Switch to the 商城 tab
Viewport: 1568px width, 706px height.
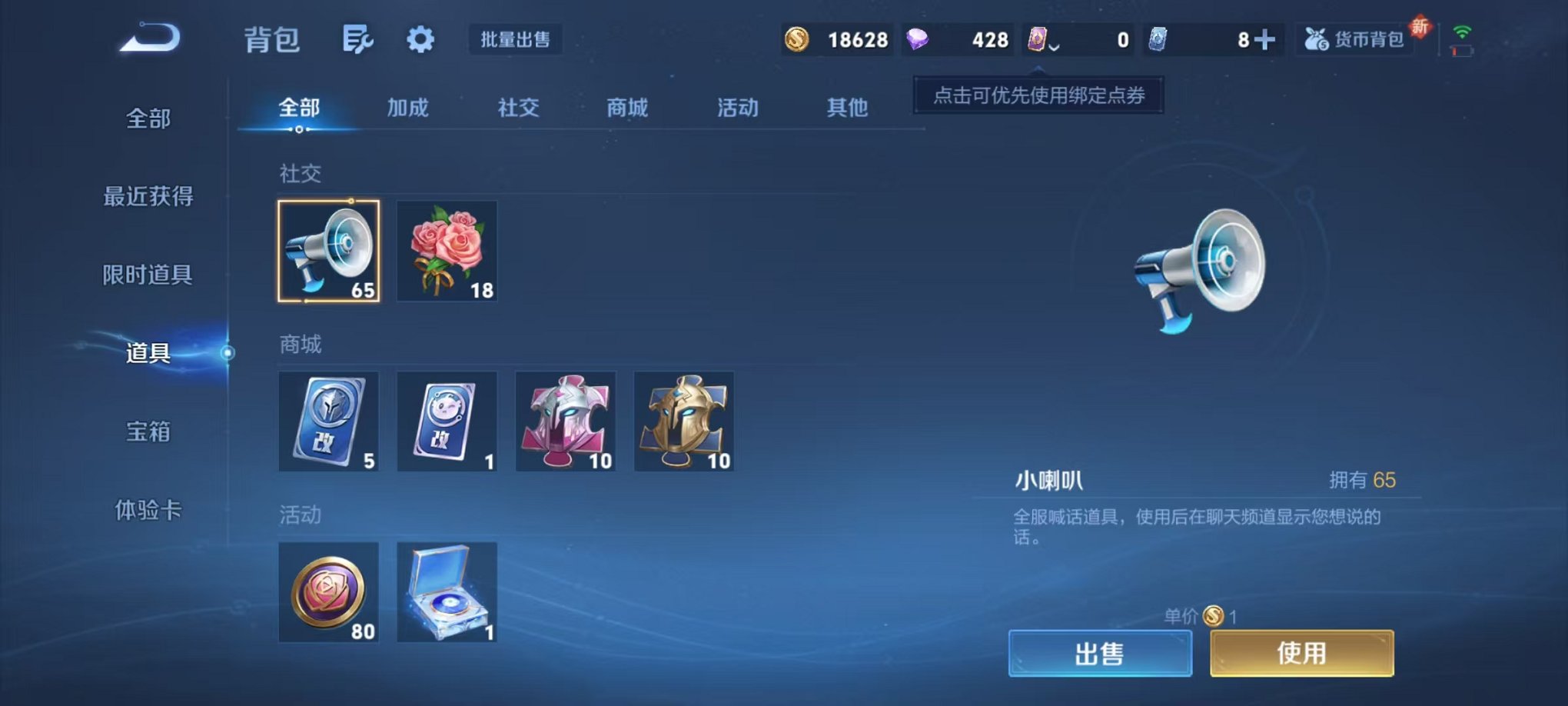626,108
